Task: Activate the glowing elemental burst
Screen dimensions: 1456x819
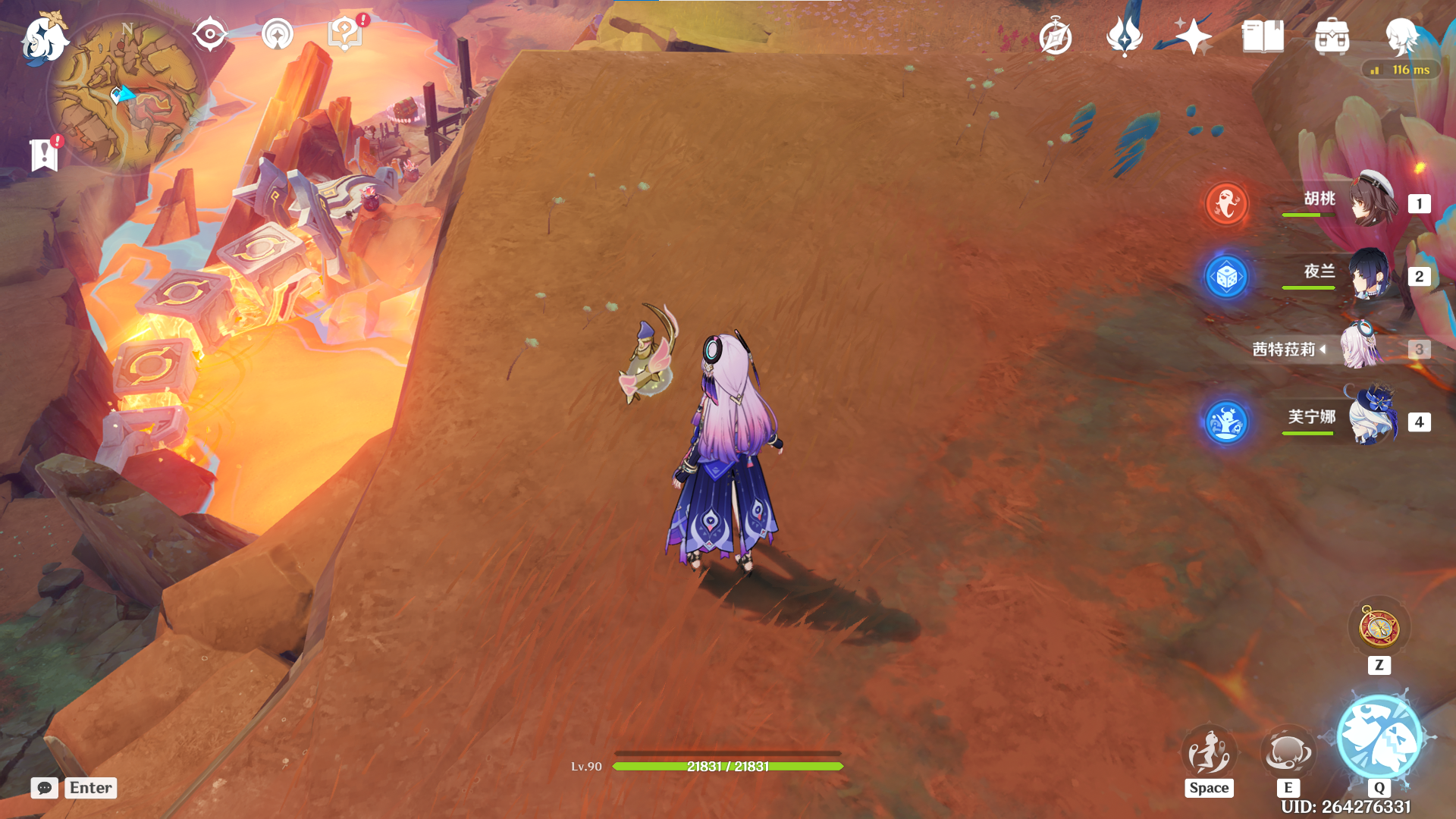Action: 1379,737
